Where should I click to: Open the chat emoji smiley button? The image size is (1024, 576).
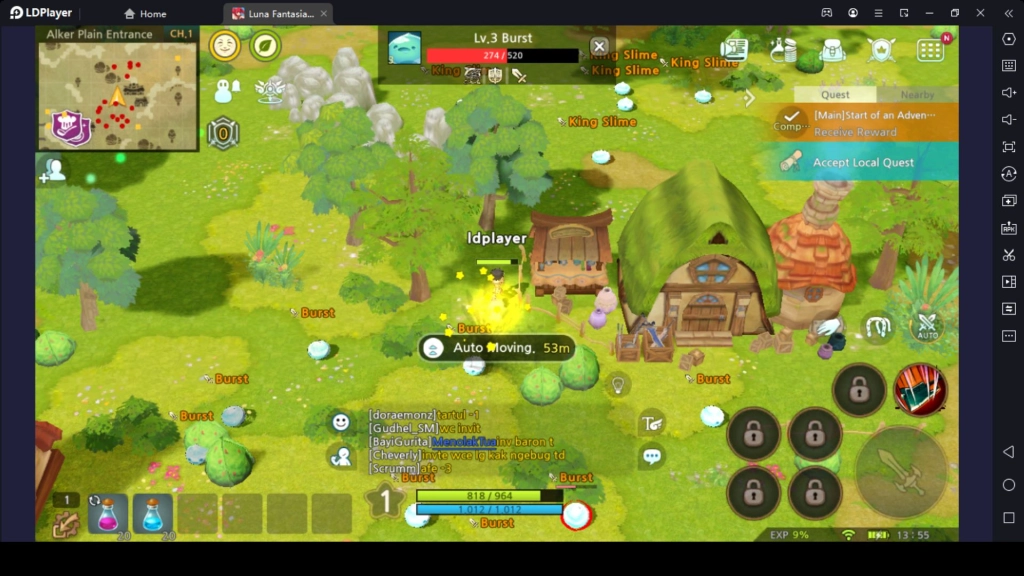click(x=341, y=422)
